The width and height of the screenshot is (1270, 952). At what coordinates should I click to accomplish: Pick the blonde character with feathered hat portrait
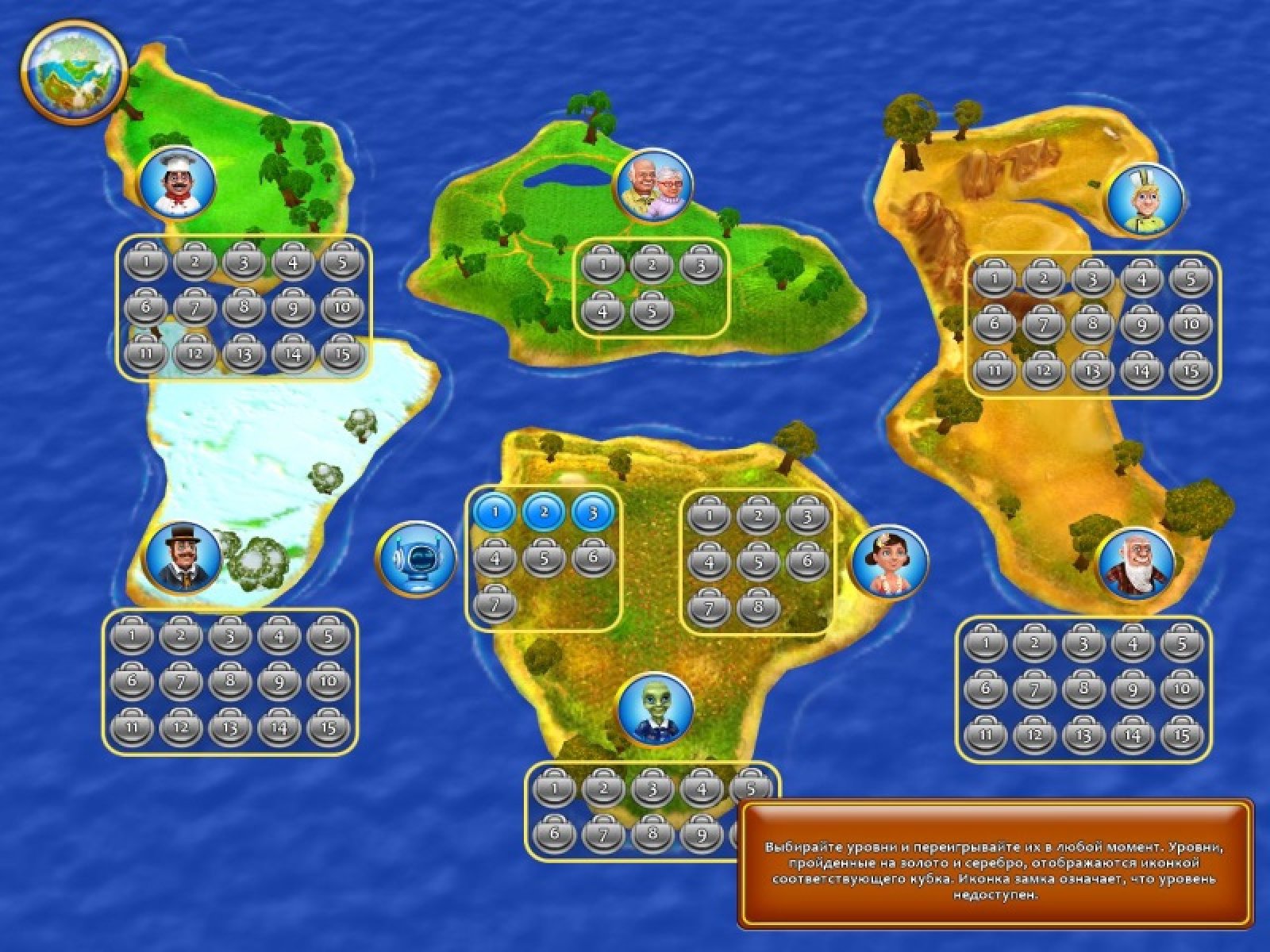pos(1145,198)
